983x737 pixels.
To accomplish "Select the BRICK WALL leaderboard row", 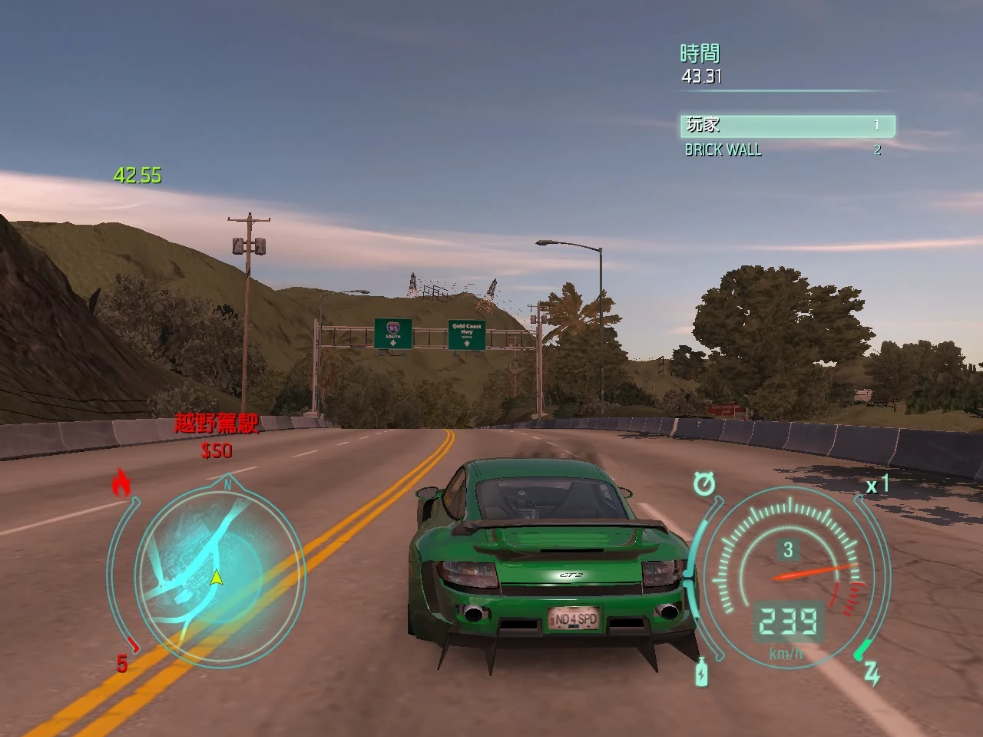I will coord(783,150).
